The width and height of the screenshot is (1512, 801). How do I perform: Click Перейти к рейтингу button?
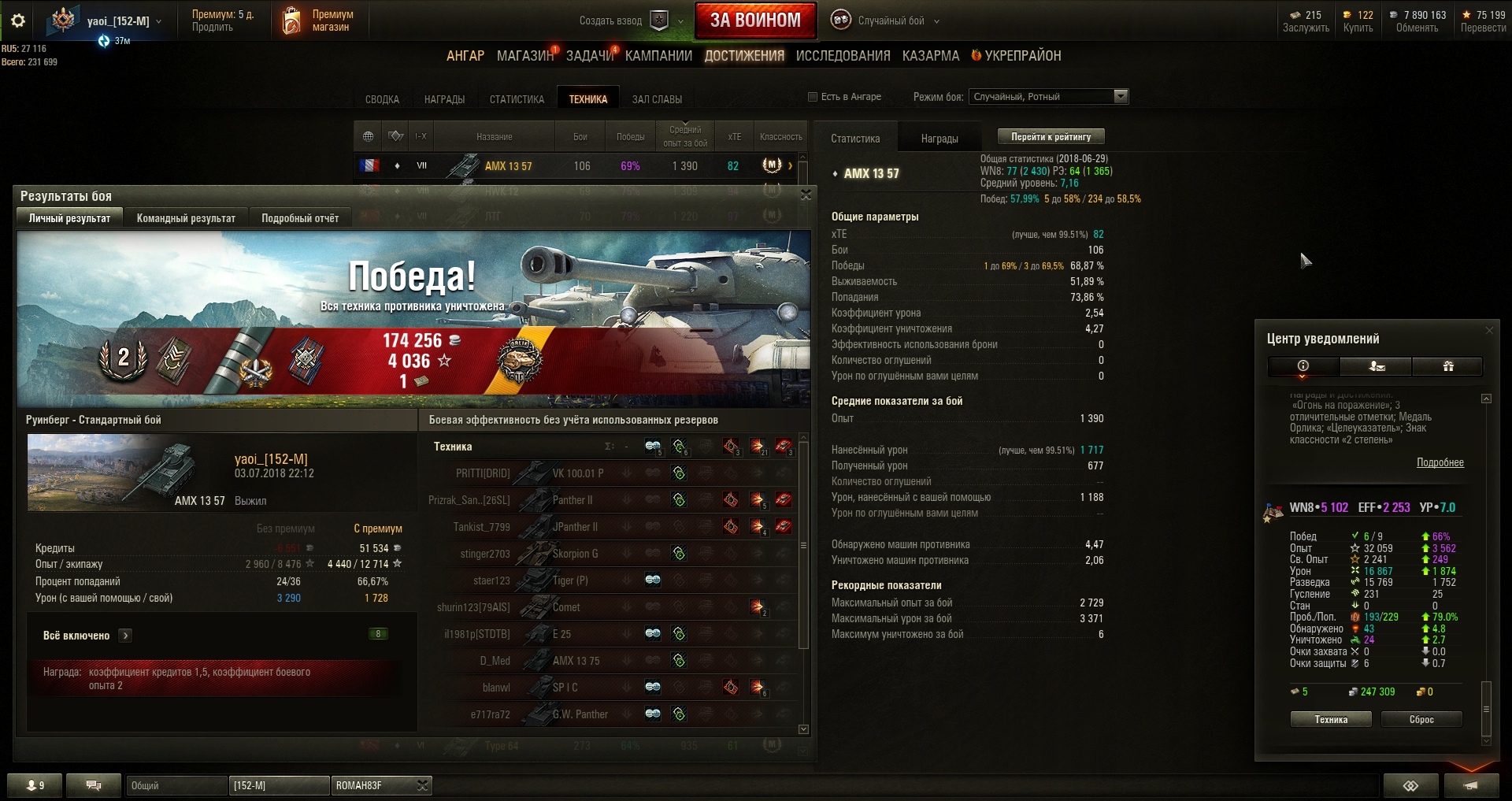point(1051,137)
